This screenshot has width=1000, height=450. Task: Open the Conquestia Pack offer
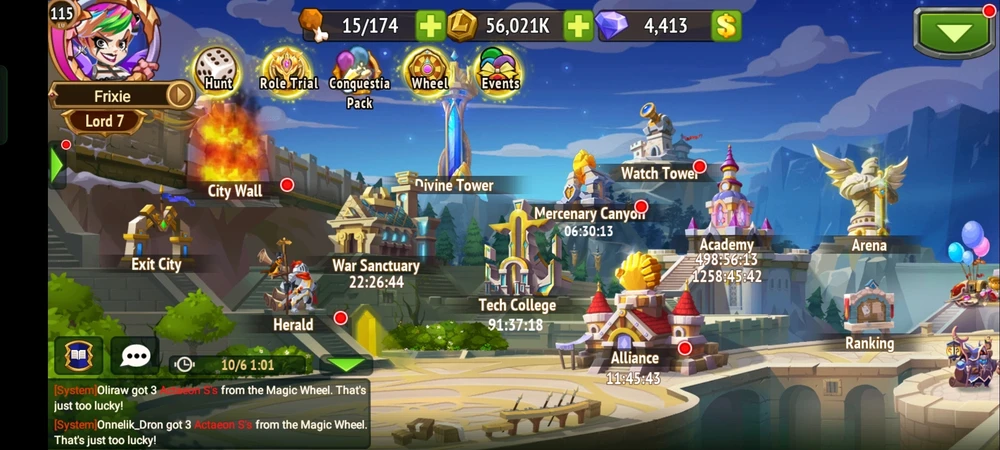[357, 72]
